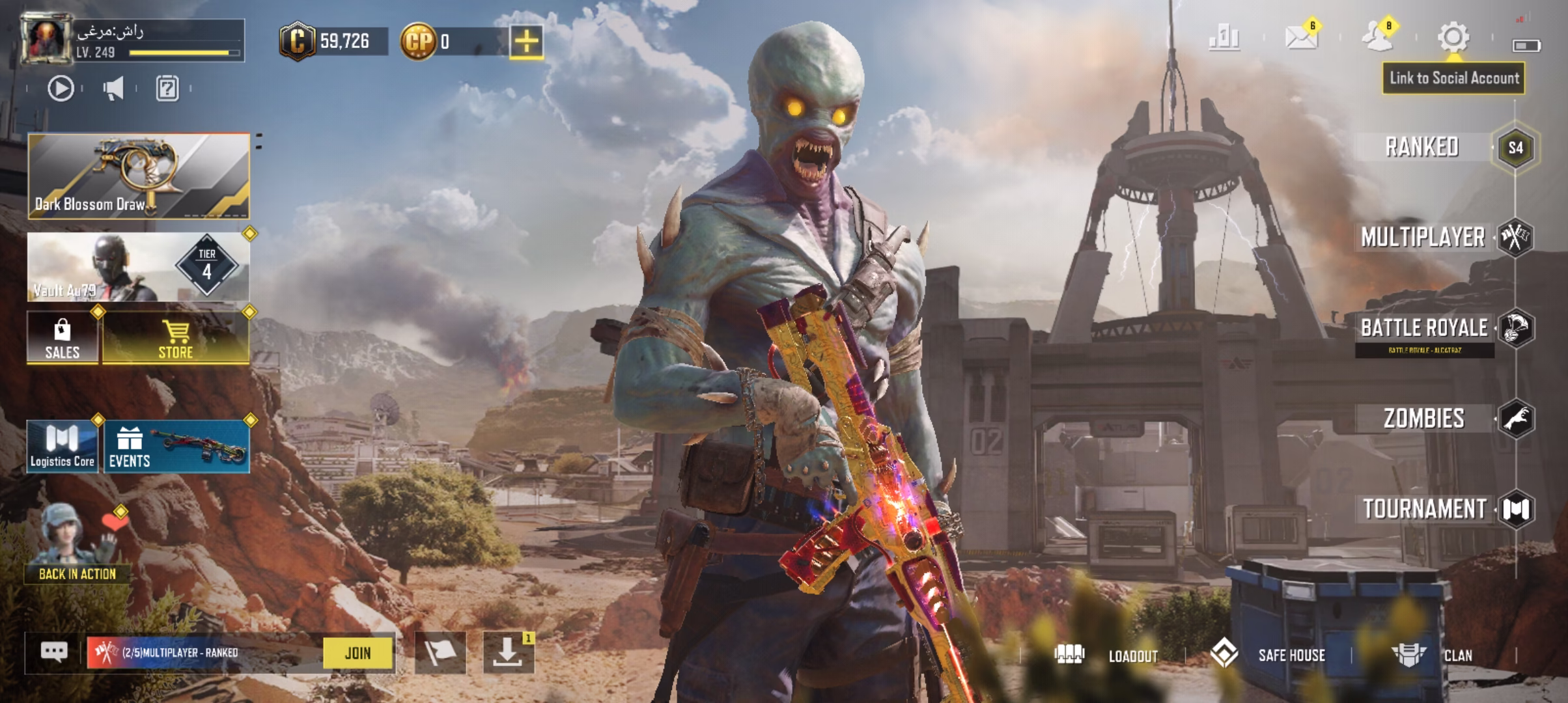
Task: Check the mail envelope inbox
Action: click(x=1301, y=37)
